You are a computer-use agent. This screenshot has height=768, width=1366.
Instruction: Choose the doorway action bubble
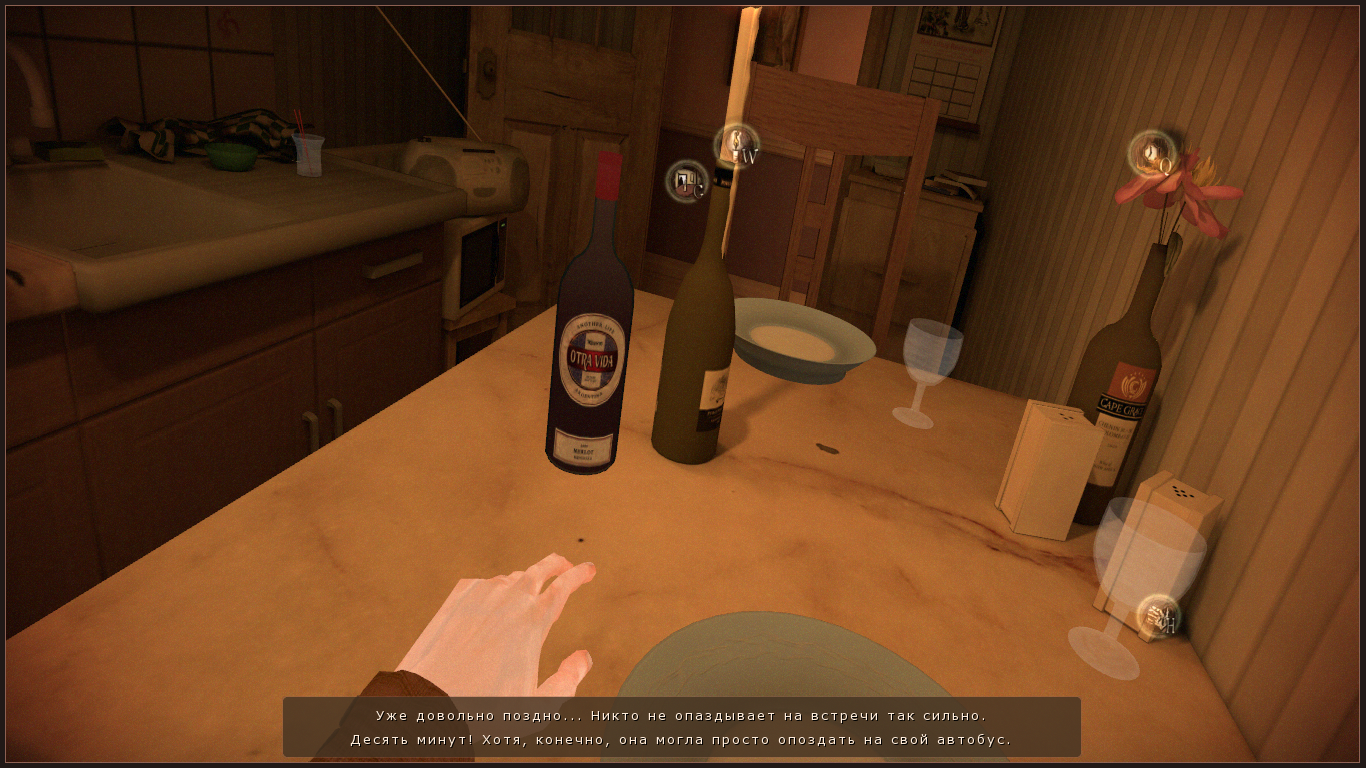[x=687, y=181]
